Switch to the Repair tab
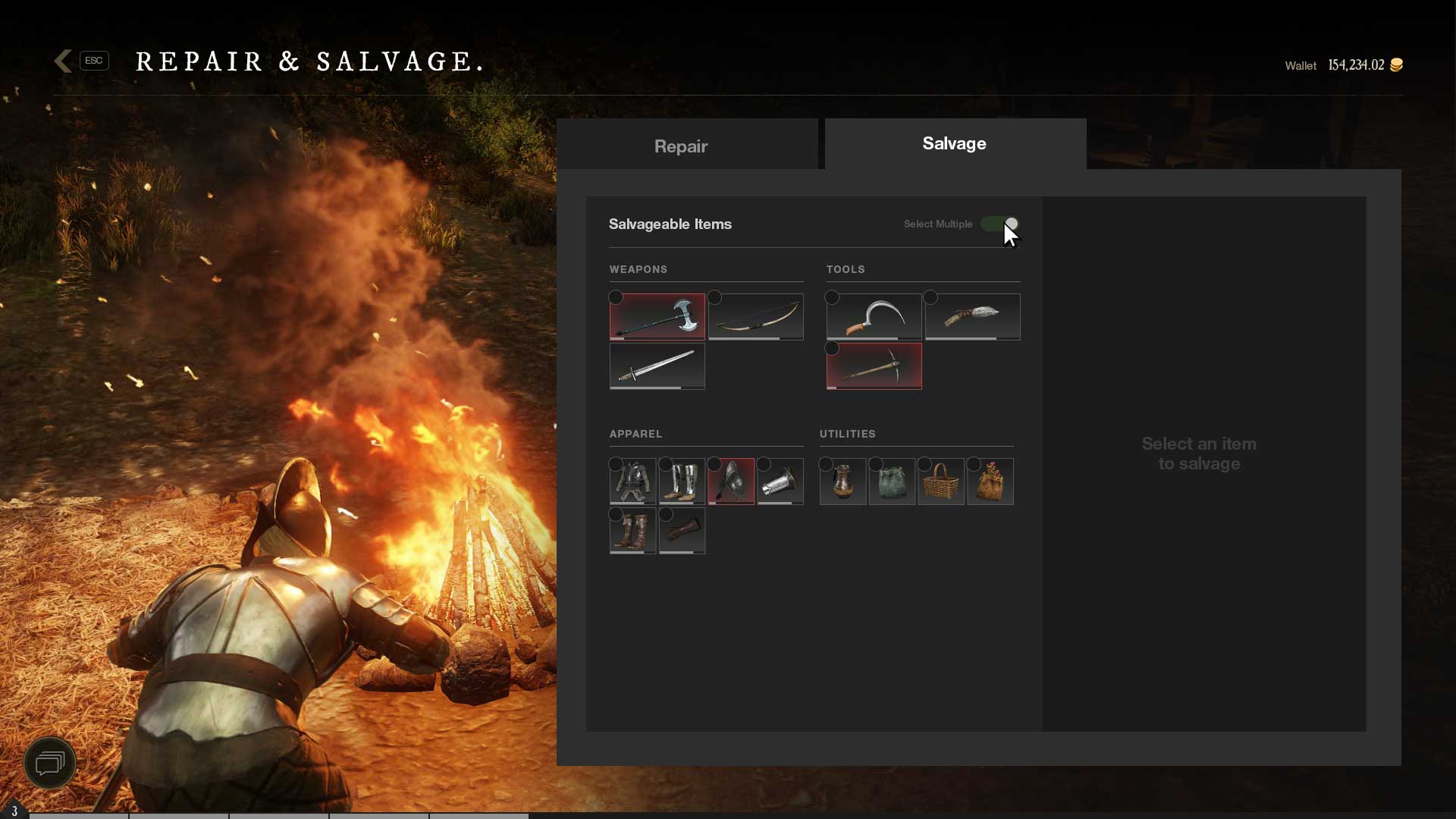Image resolution: width=1456 pixels, height=819 pixels. coord(680,146)
